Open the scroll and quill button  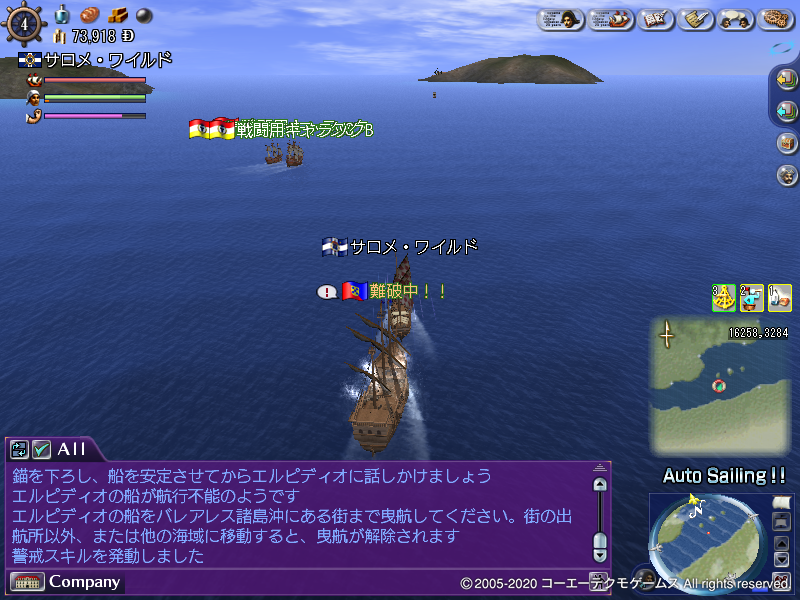click(693, 19)
